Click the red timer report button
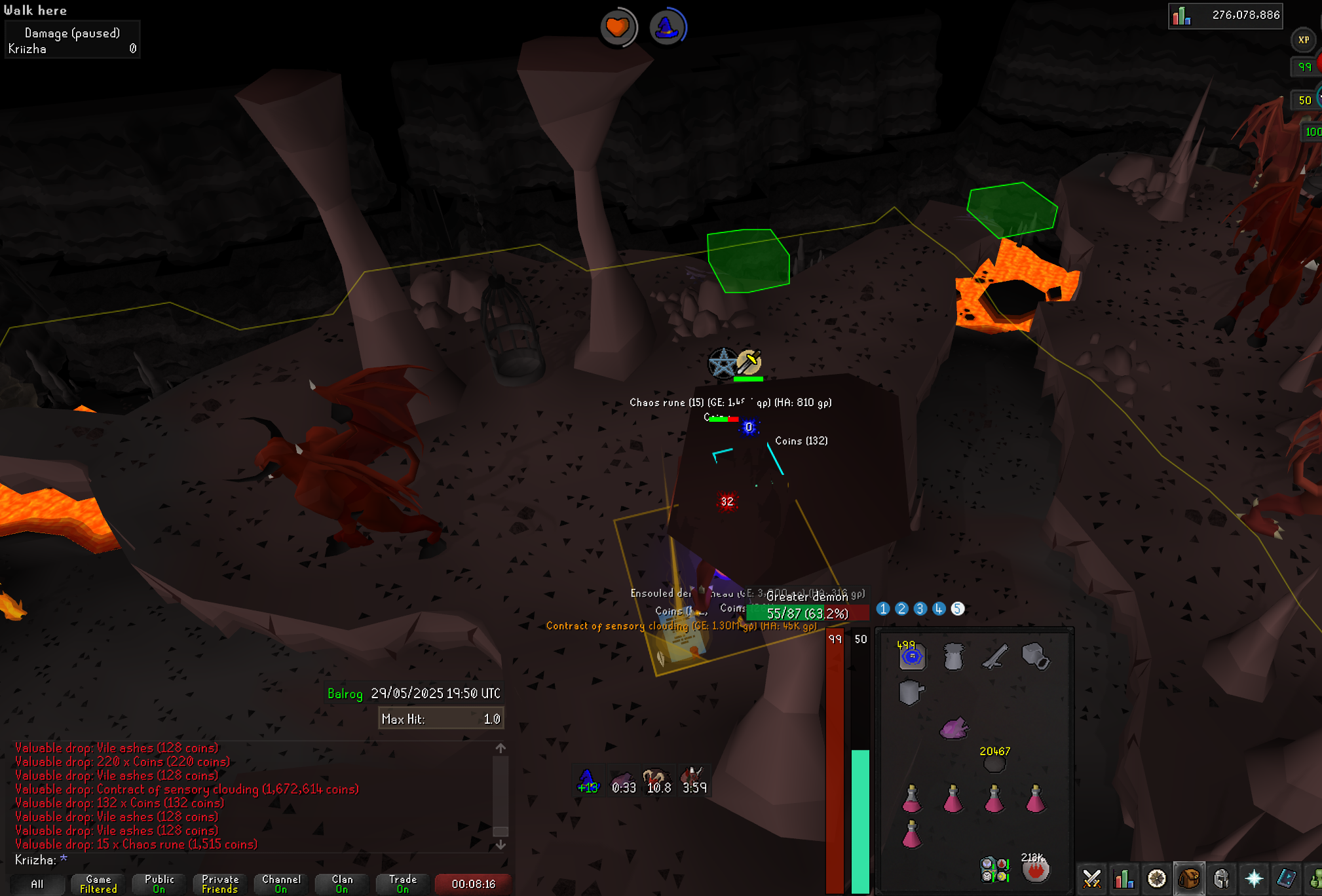The image size is (1322, 896). [473, 884]
